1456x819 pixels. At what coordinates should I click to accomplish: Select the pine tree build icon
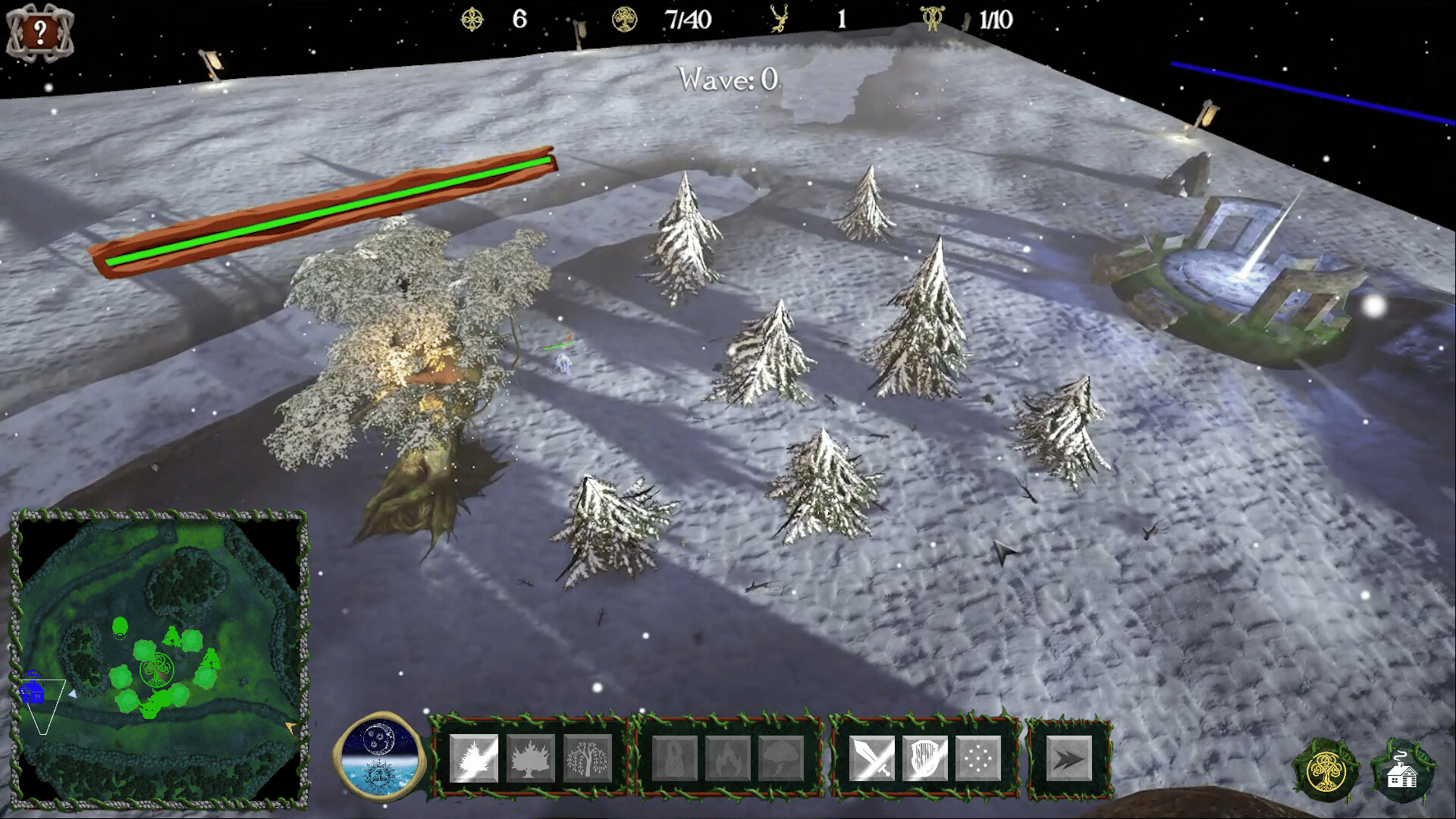(474, 758)
